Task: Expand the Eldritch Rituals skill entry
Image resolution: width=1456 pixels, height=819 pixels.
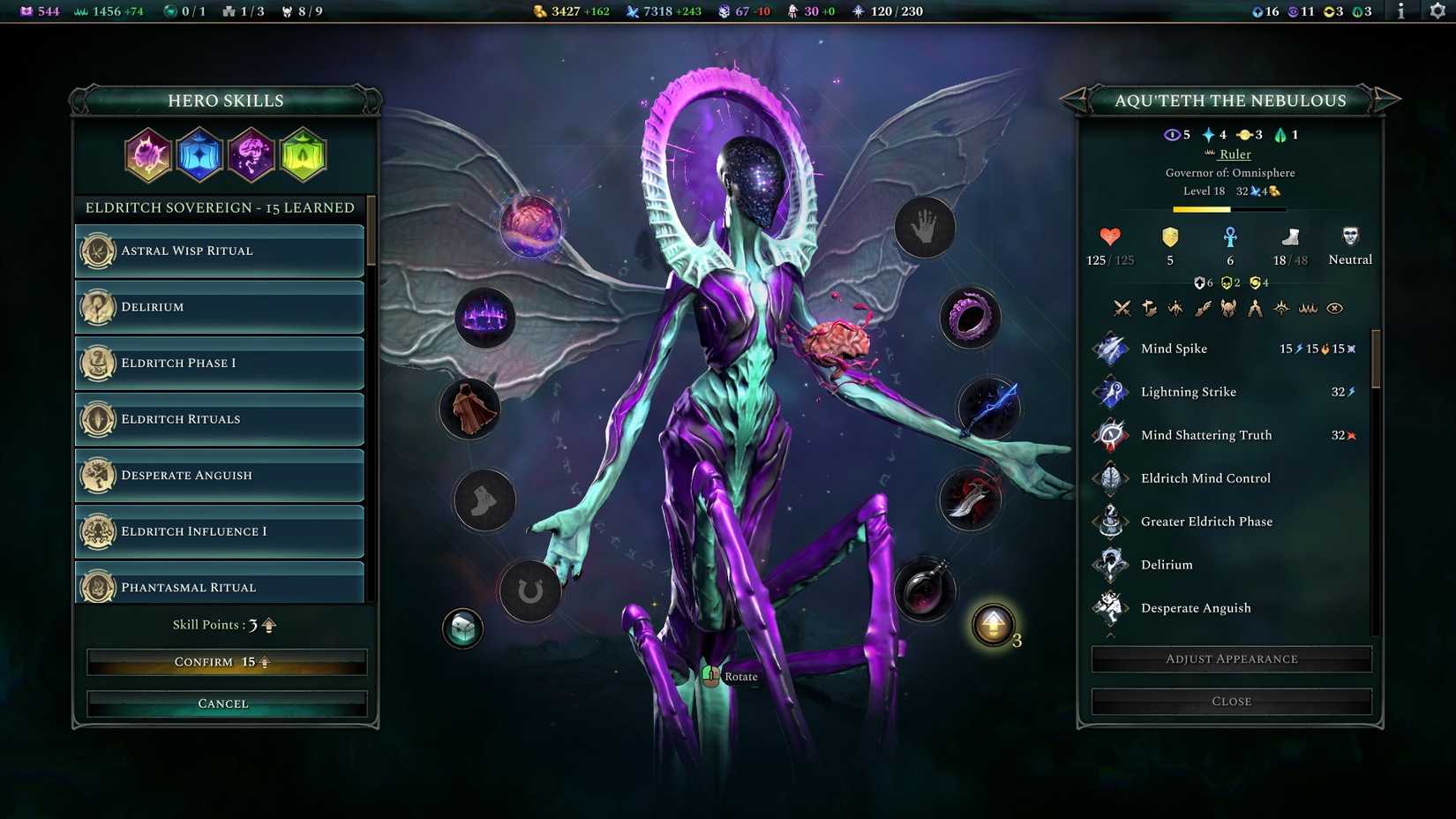Action: 219,419
